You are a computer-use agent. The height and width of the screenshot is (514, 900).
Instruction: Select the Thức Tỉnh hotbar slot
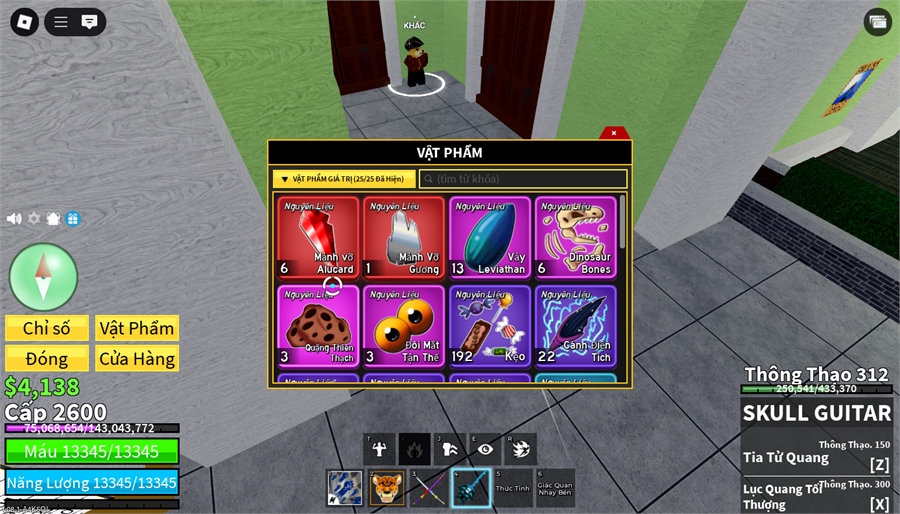coord(513,488)
